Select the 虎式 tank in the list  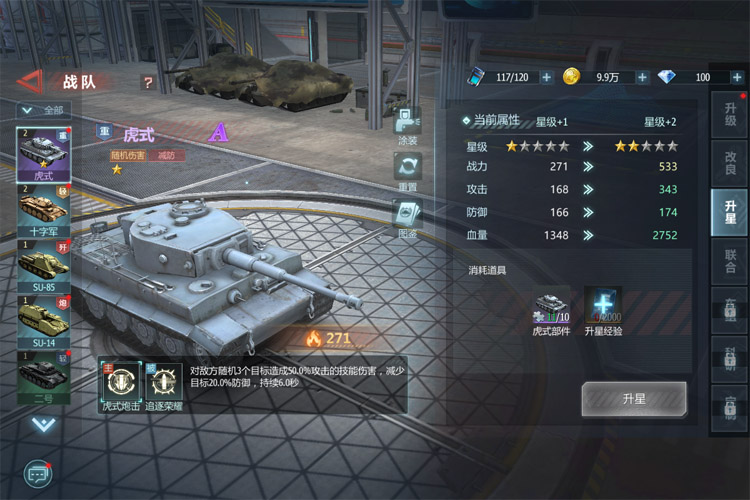point(43,153)
